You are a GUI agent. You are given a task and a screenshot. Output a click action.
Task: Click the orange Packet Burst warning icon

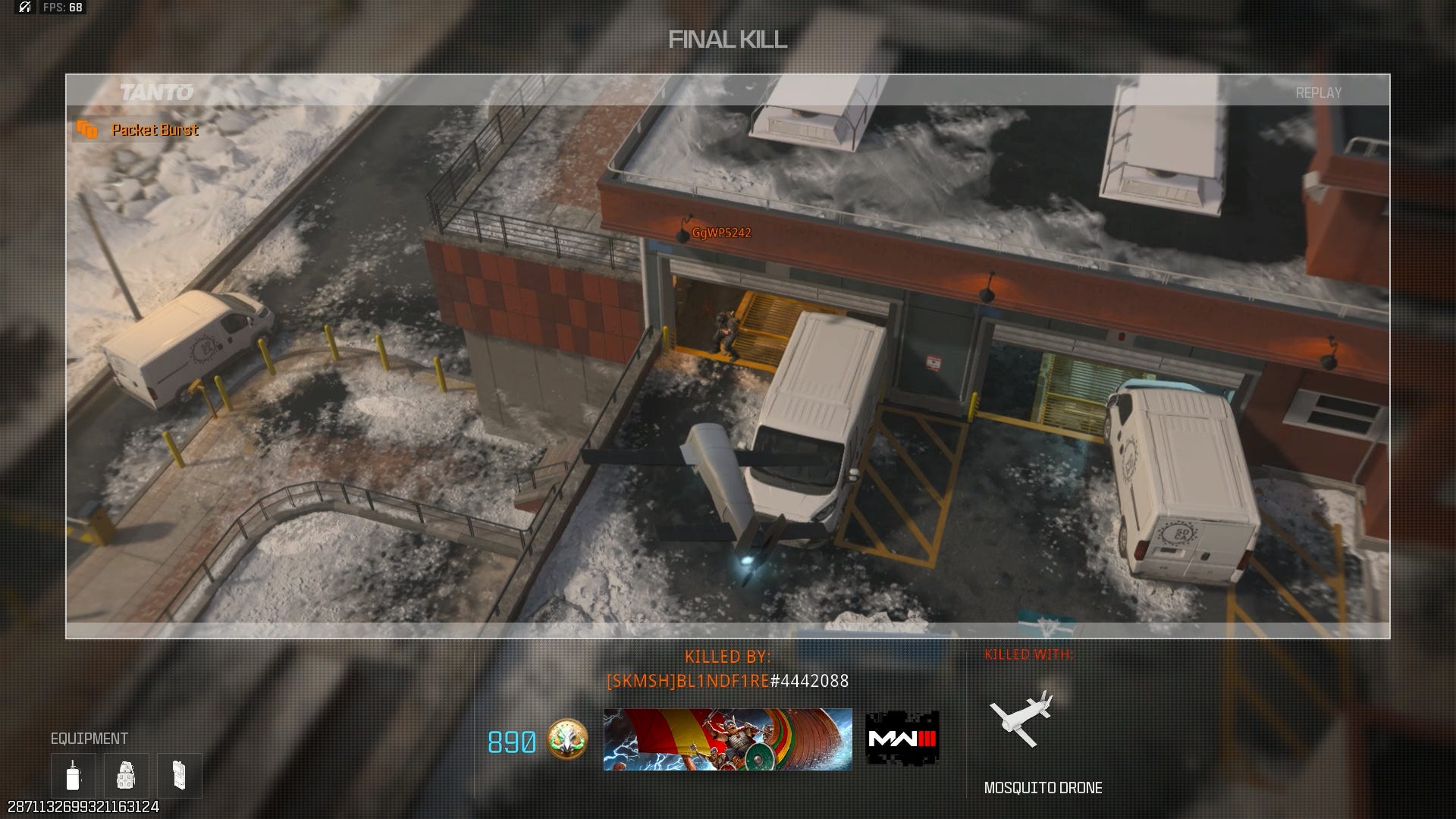87,130
